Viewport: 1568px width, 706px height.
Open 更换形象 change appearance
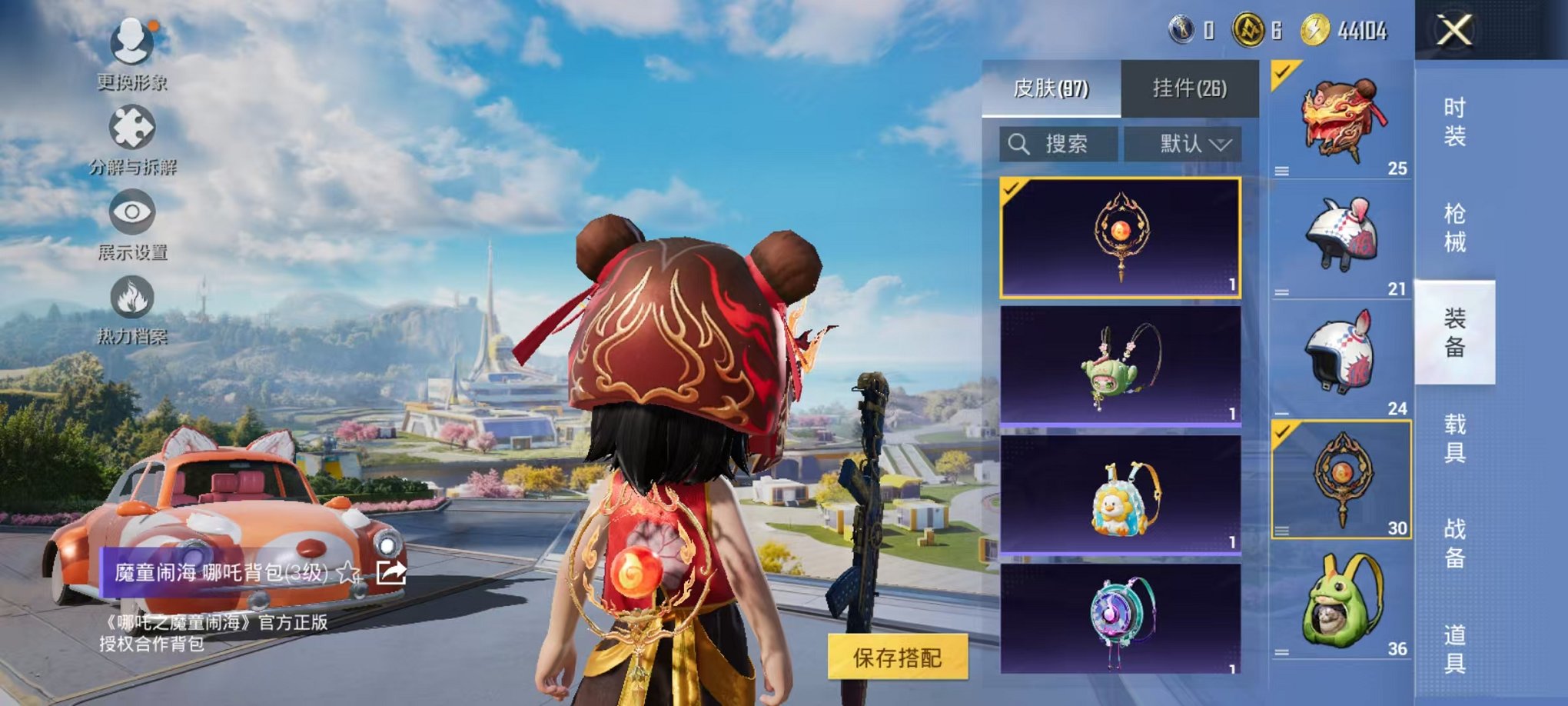point(131,42)
